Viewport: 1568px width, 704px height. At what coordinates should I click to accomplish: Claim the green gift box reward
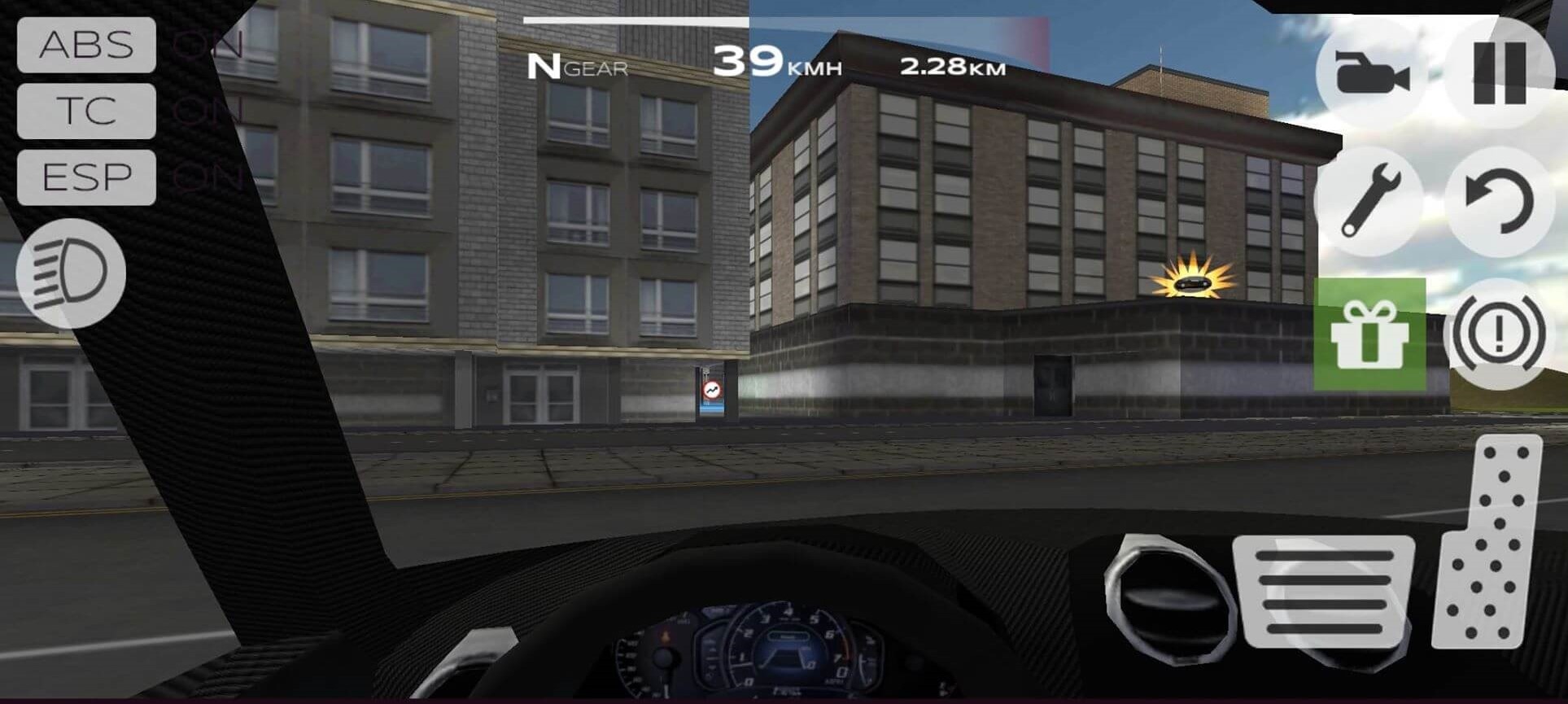[x=1369, y=334]
